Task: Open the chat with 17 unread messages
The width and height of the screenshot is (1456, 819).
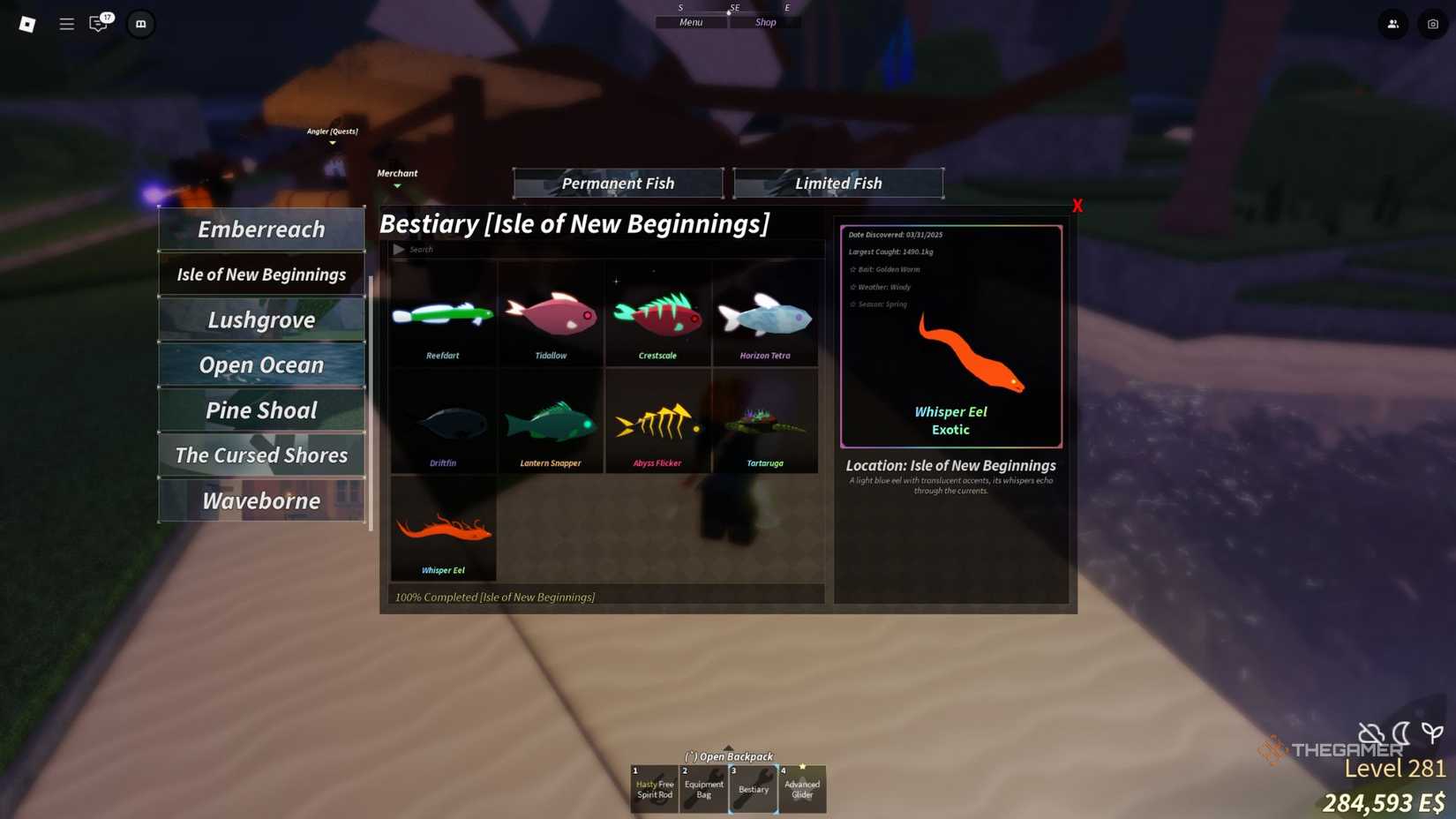Action: 99,24
